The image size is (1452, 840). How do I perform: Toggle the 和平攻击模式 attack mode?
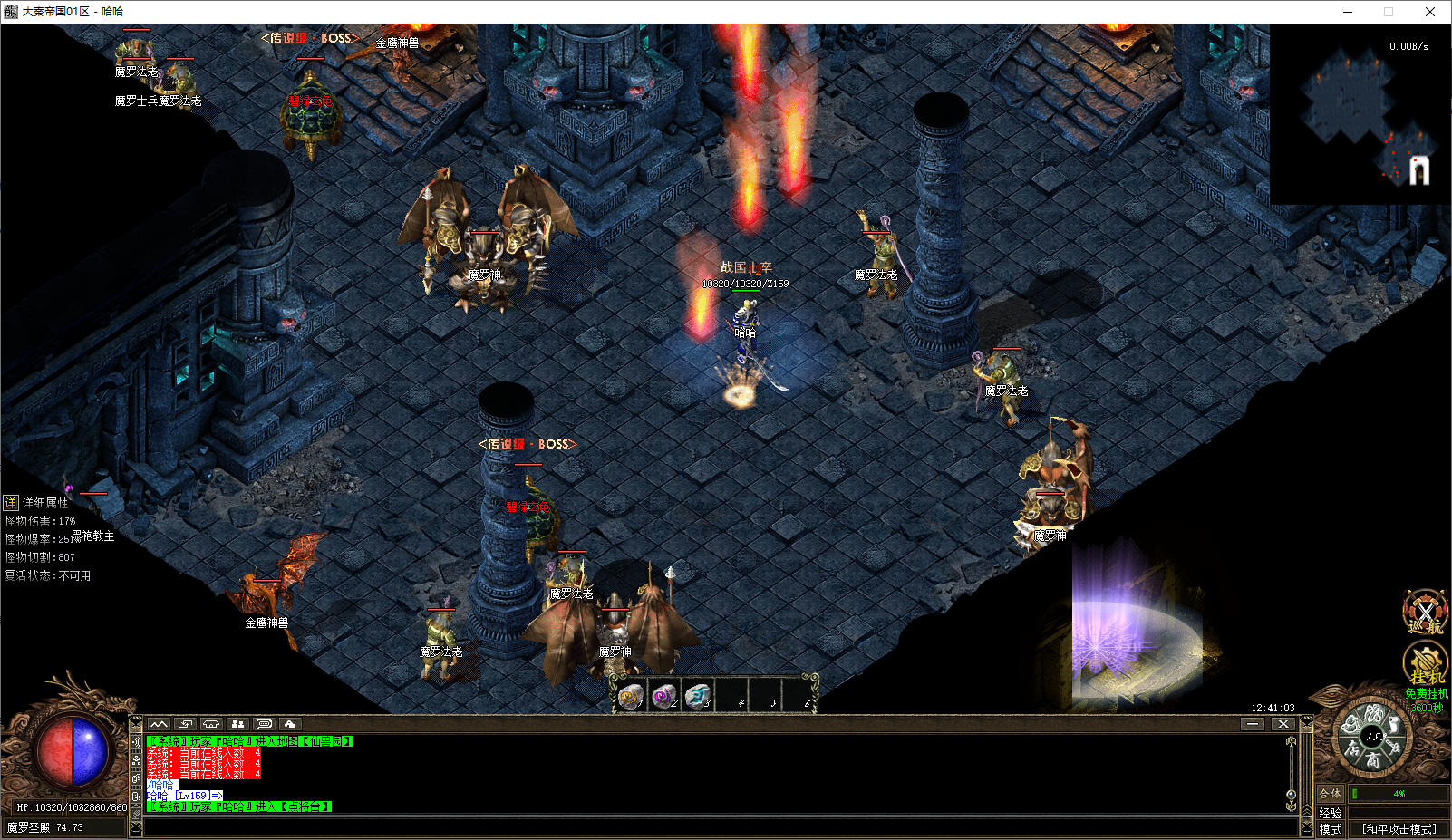[x=1399, y=828]
